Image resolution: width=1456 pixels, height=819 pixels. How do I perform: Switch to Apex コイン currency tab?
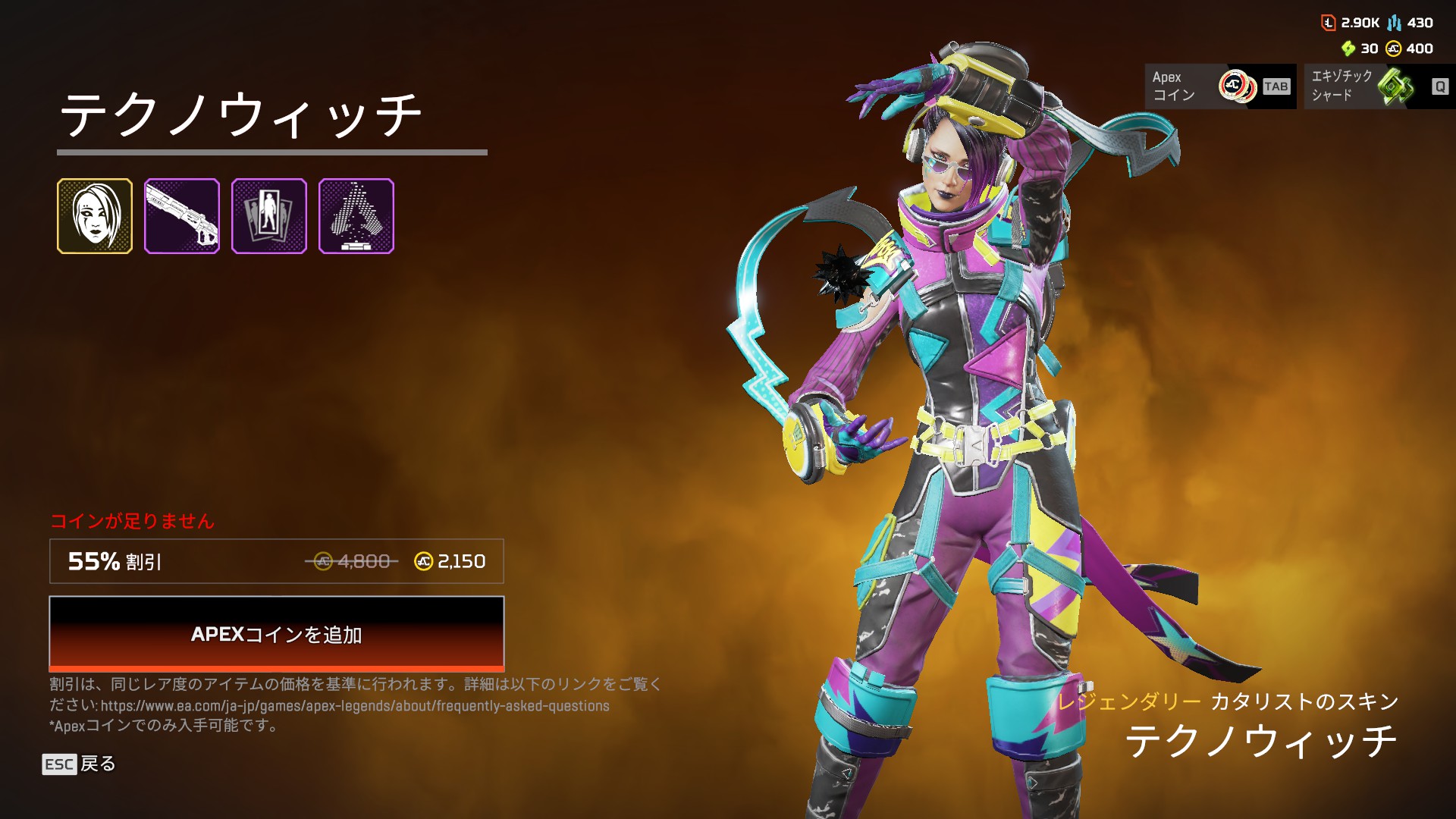[1220, 86]
